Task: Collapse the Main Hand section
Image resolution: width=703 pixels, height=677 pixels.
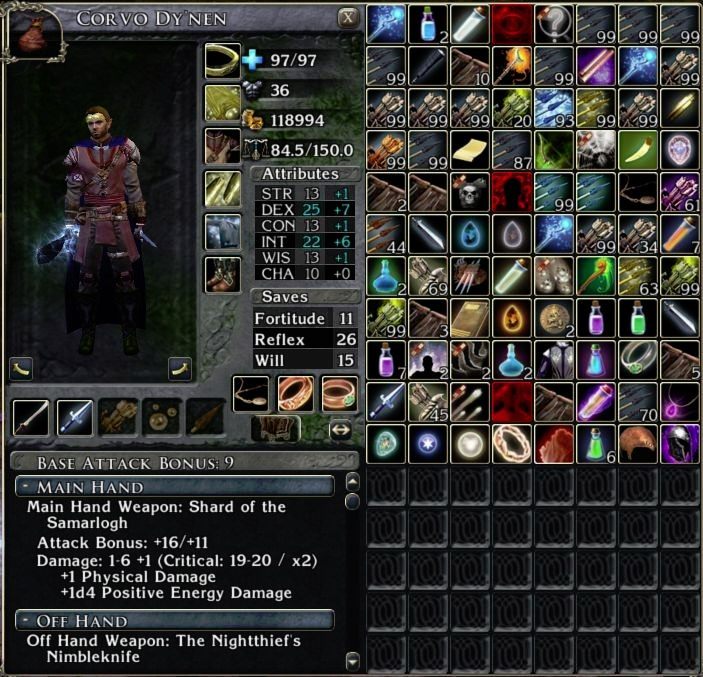Action: pos(25,486)
